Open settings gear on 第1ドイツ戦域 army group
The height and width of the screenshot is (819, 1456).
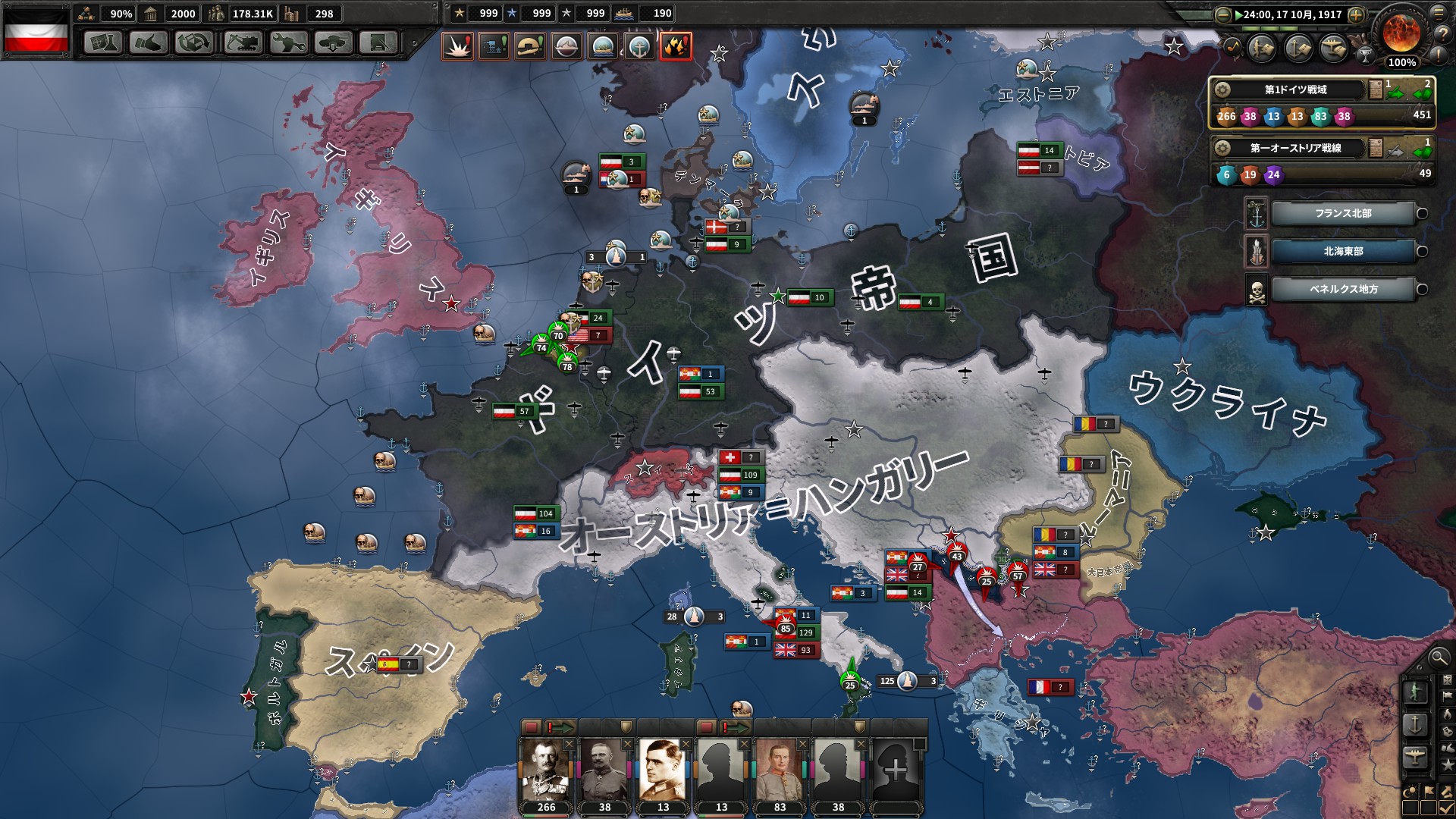(1221, 88)
